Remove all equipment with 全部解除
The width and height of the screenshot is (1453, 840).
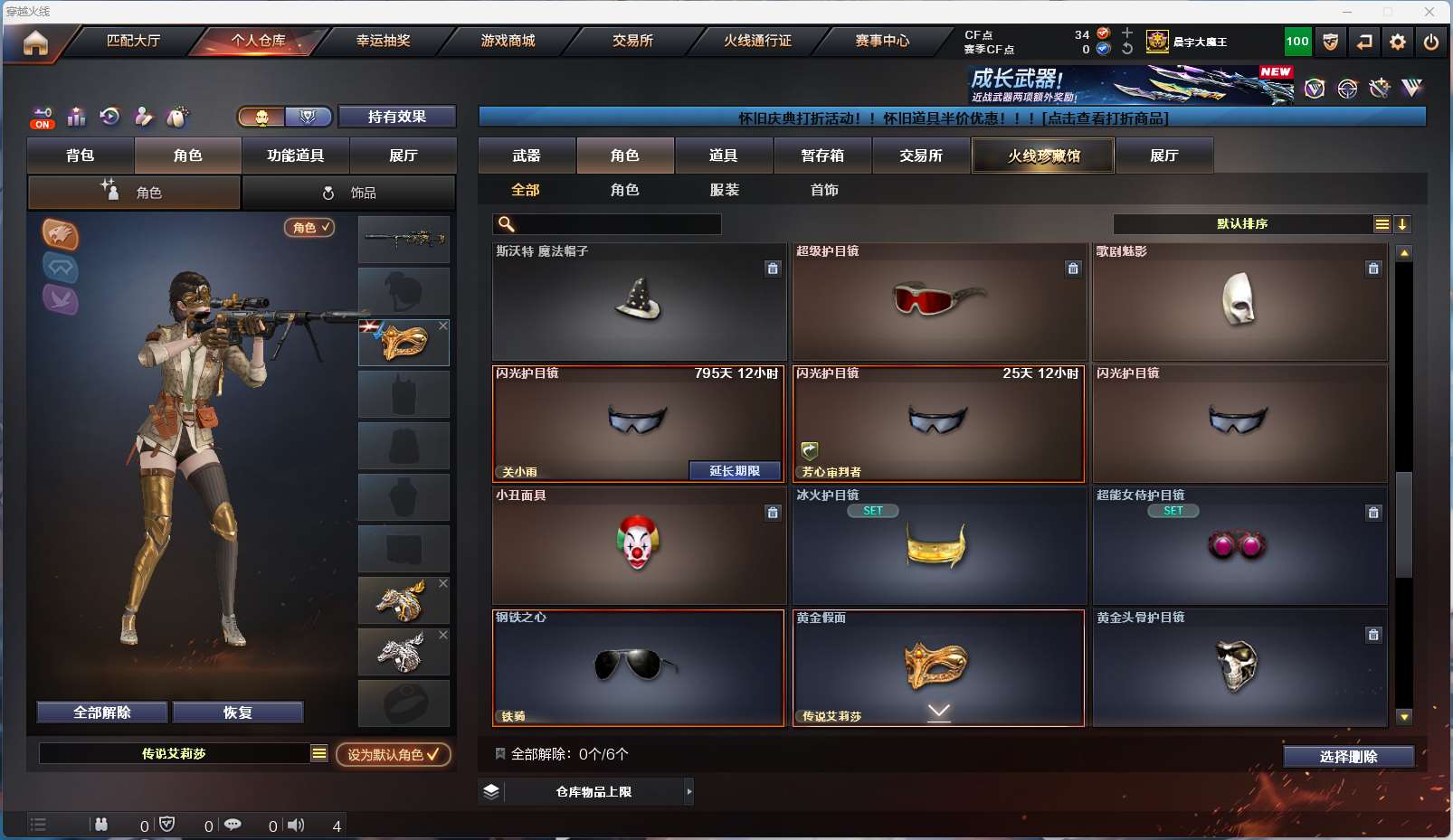coord(102,713)
